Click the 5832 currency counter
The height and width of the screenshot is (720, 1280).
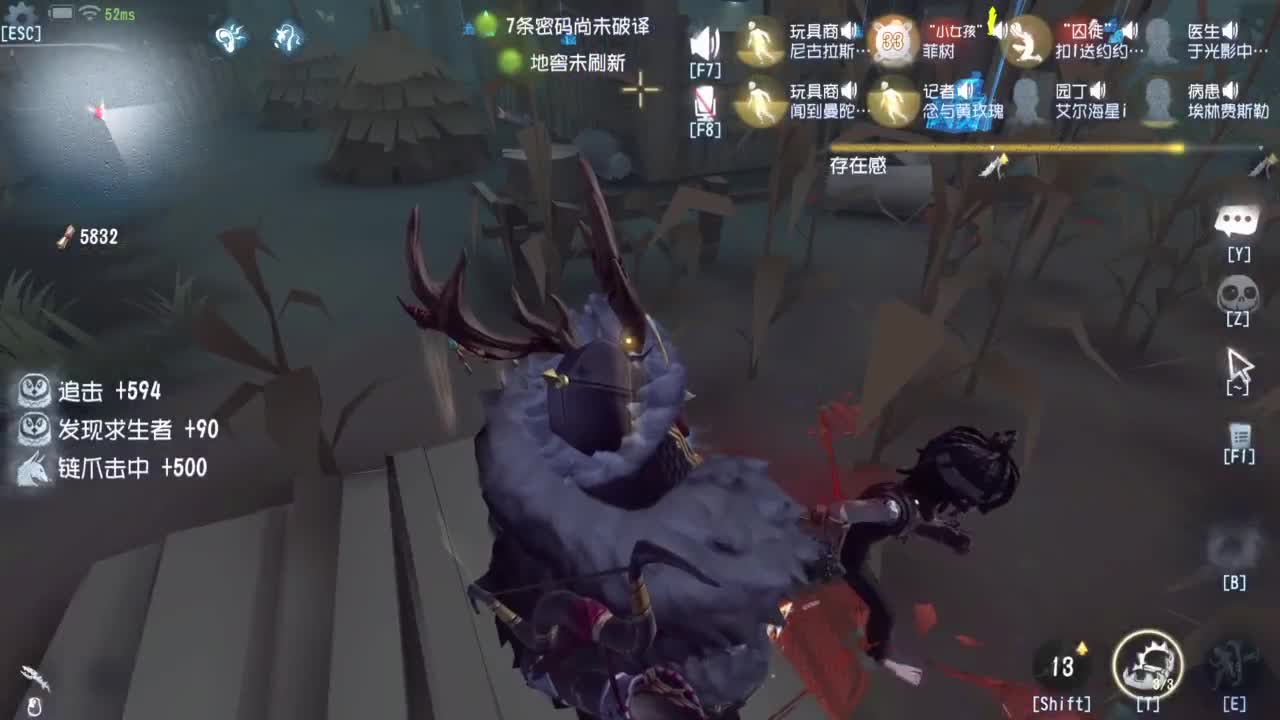click(92, 238)
